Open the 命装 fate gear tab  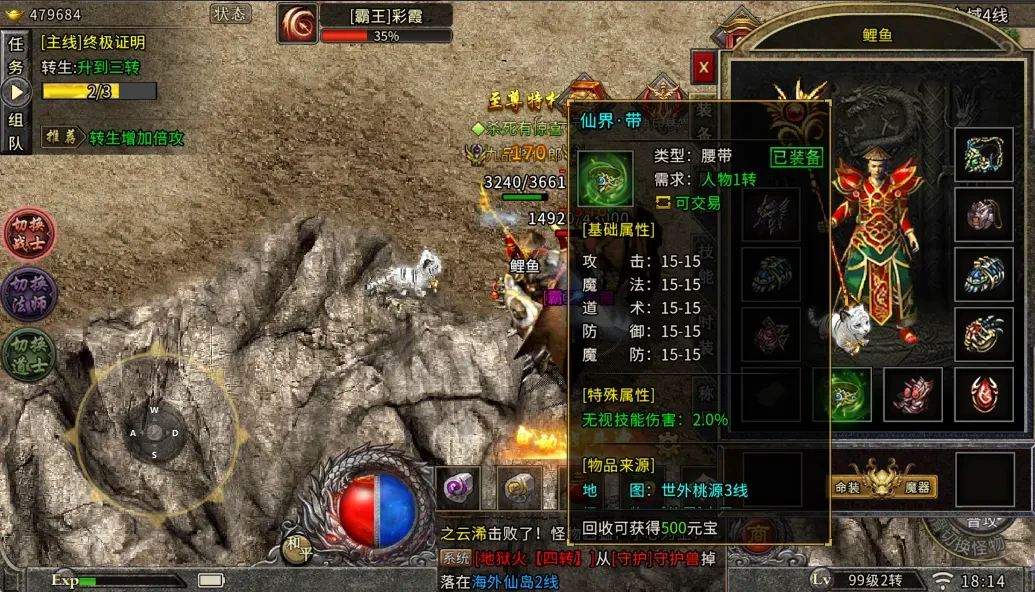[848, 487]
